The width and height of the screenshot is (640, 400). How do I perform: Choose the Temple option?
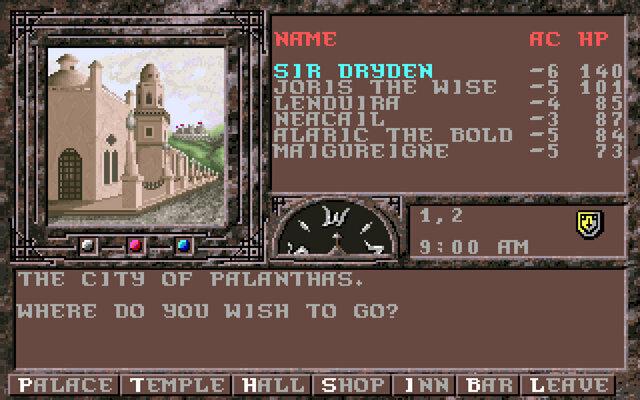175,385
